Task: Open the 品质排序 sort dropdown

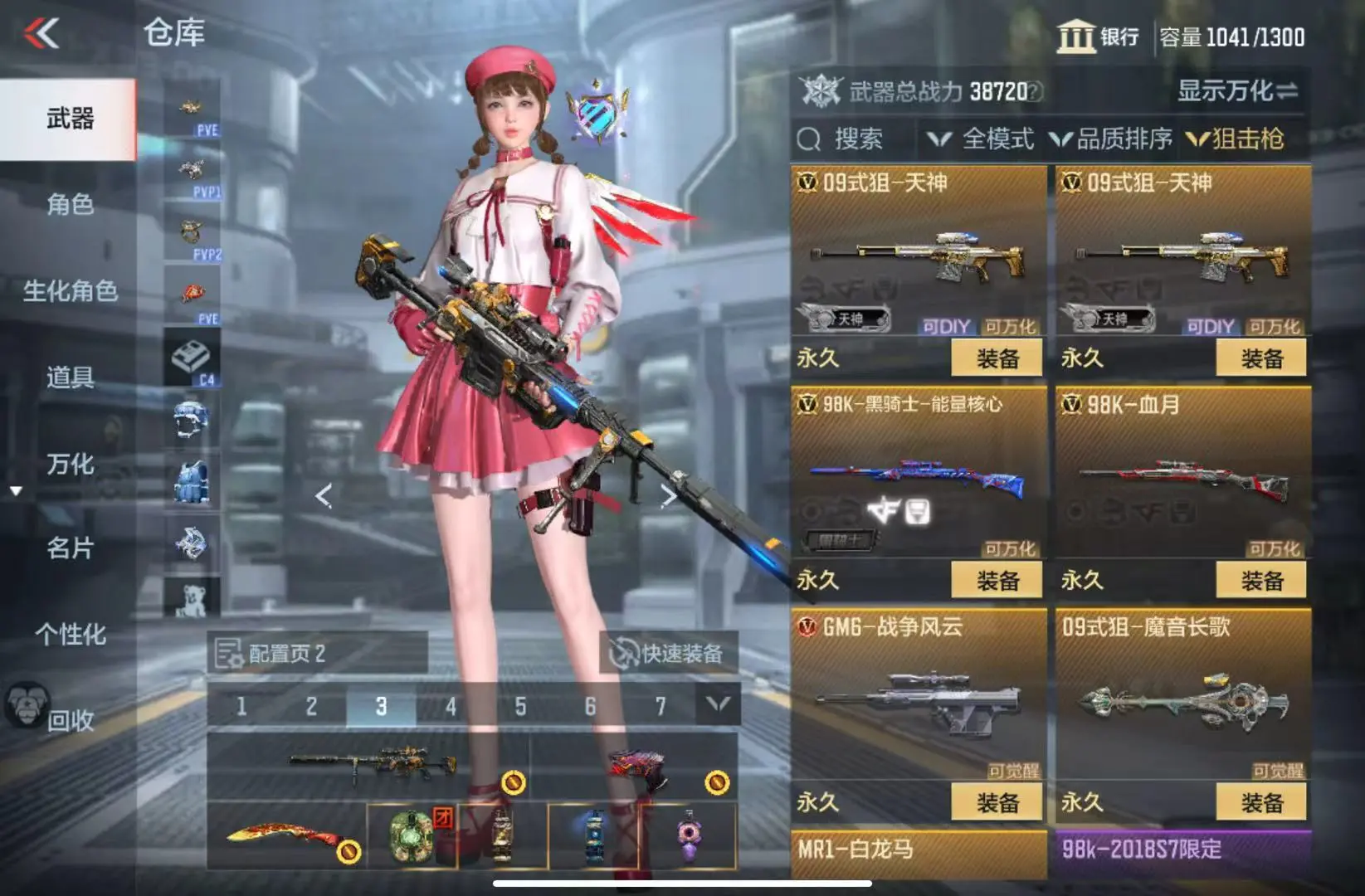Action: click(1111, 139)
